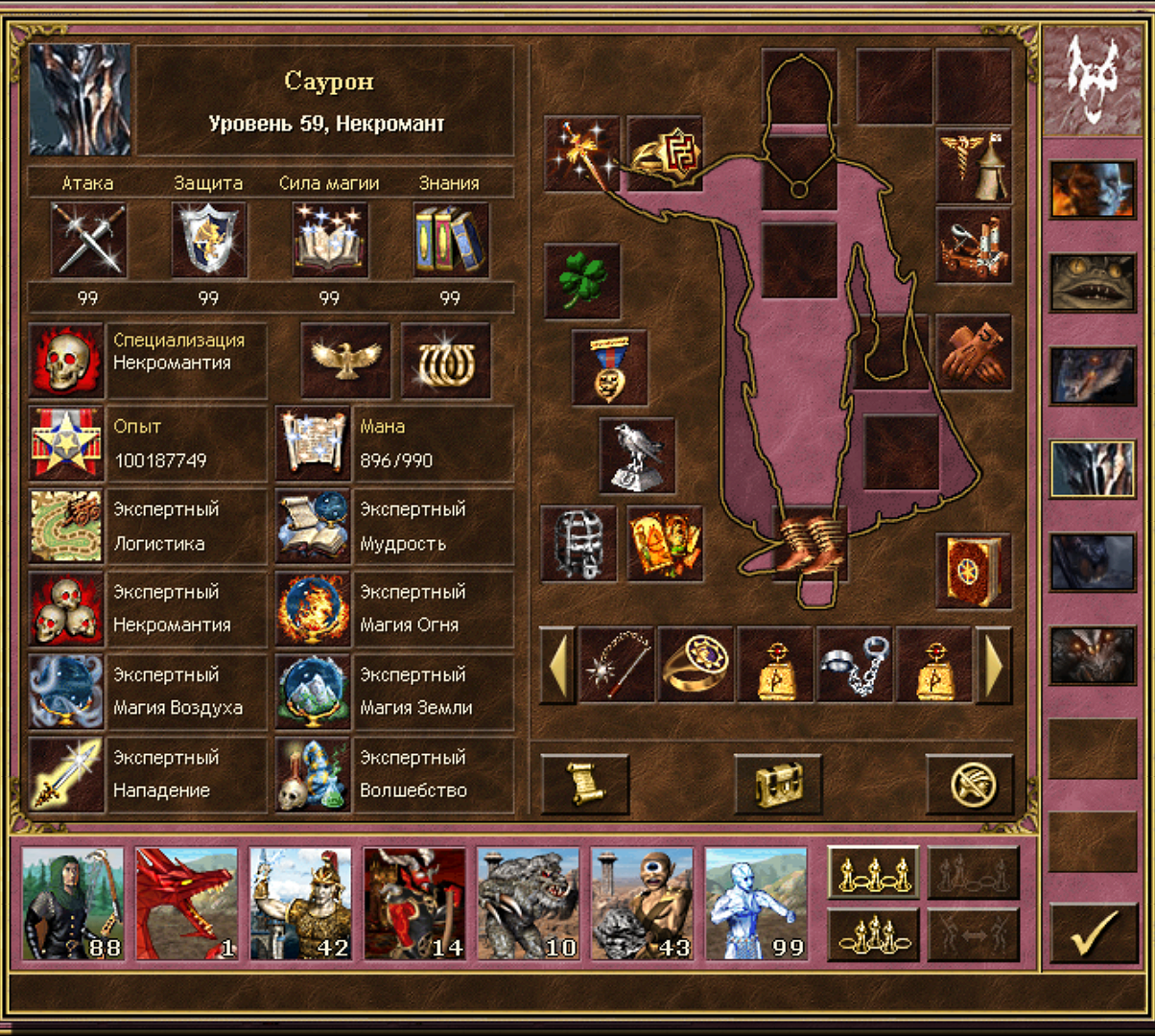Select the spellbook in equipment slot
1155x1036 pixels.
pos(973,571)
